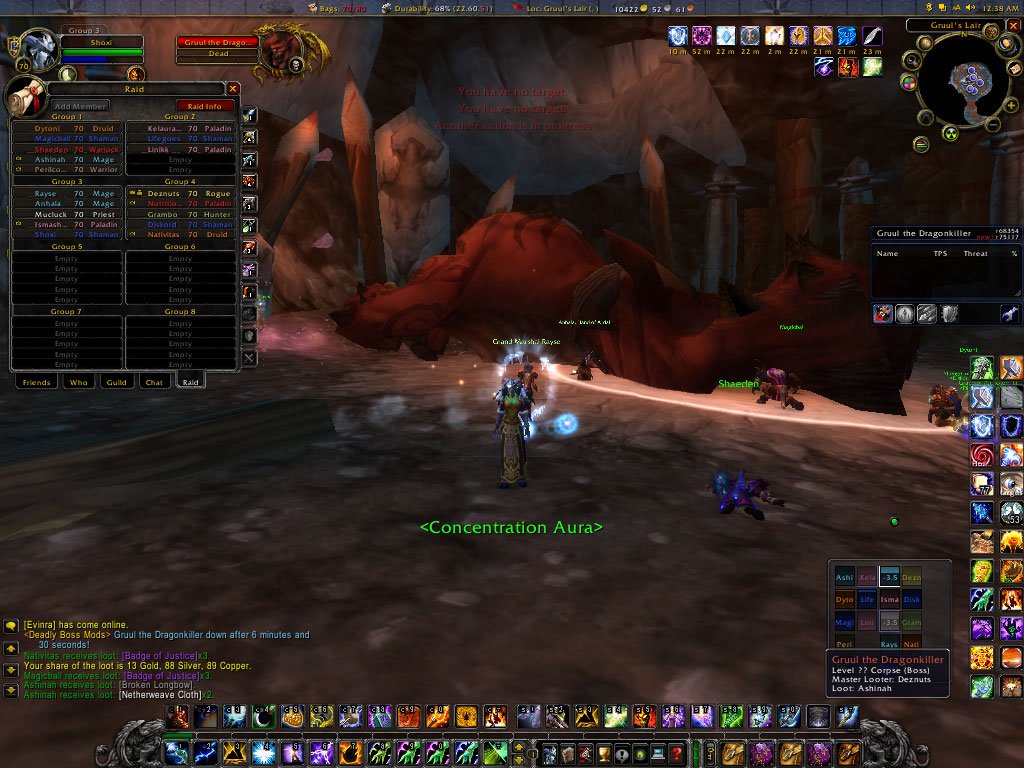
Task: Switch to the Friends tab
Action: (36, 382)
